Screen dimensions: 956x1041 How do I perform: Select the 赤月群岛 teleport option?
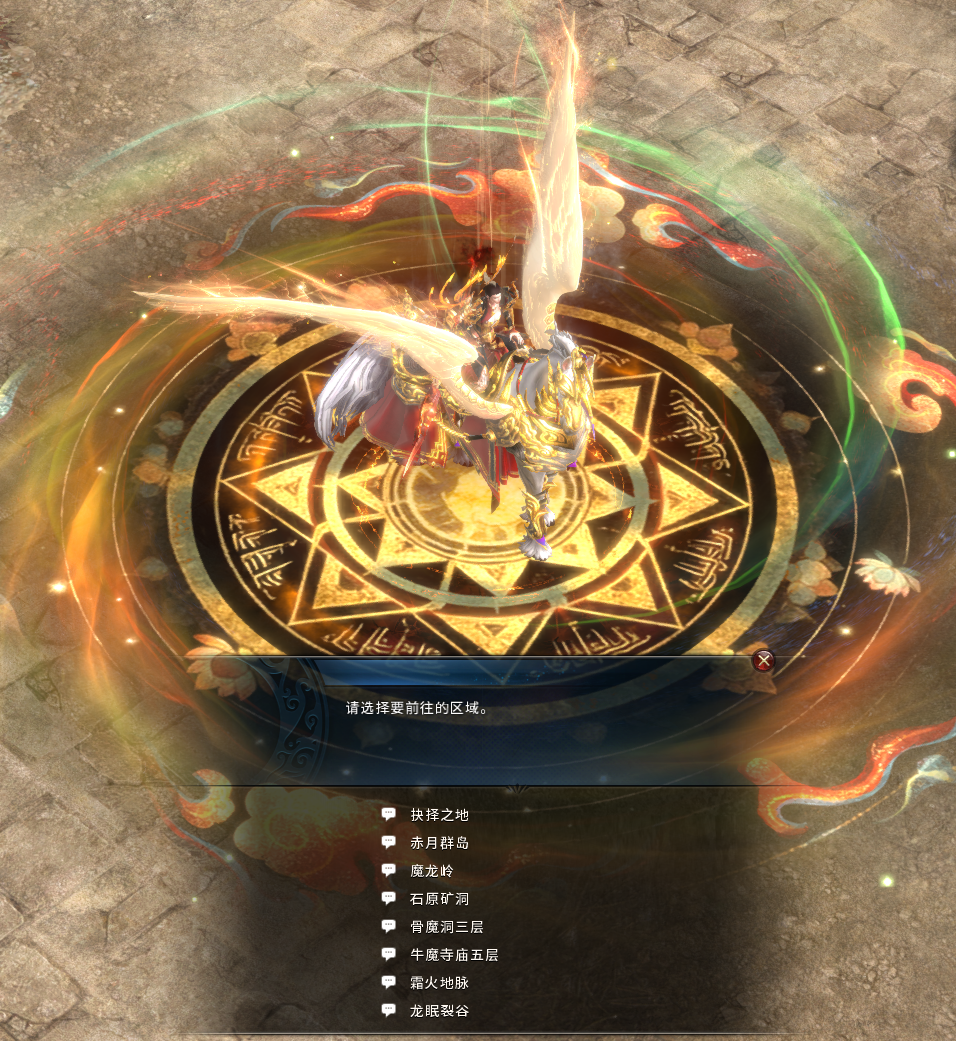(439, 843)
